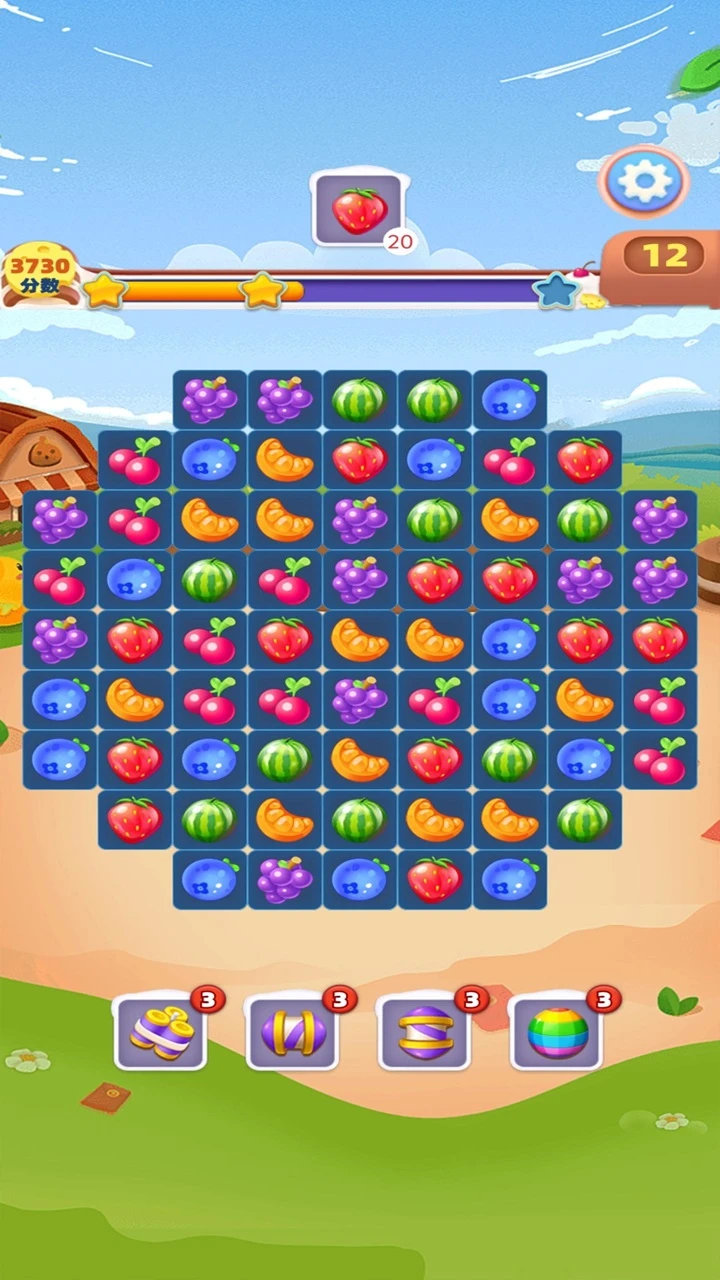720x1280 pixels.
Task: Use the vertical-striped purple ball booster
Action: 292,1032
